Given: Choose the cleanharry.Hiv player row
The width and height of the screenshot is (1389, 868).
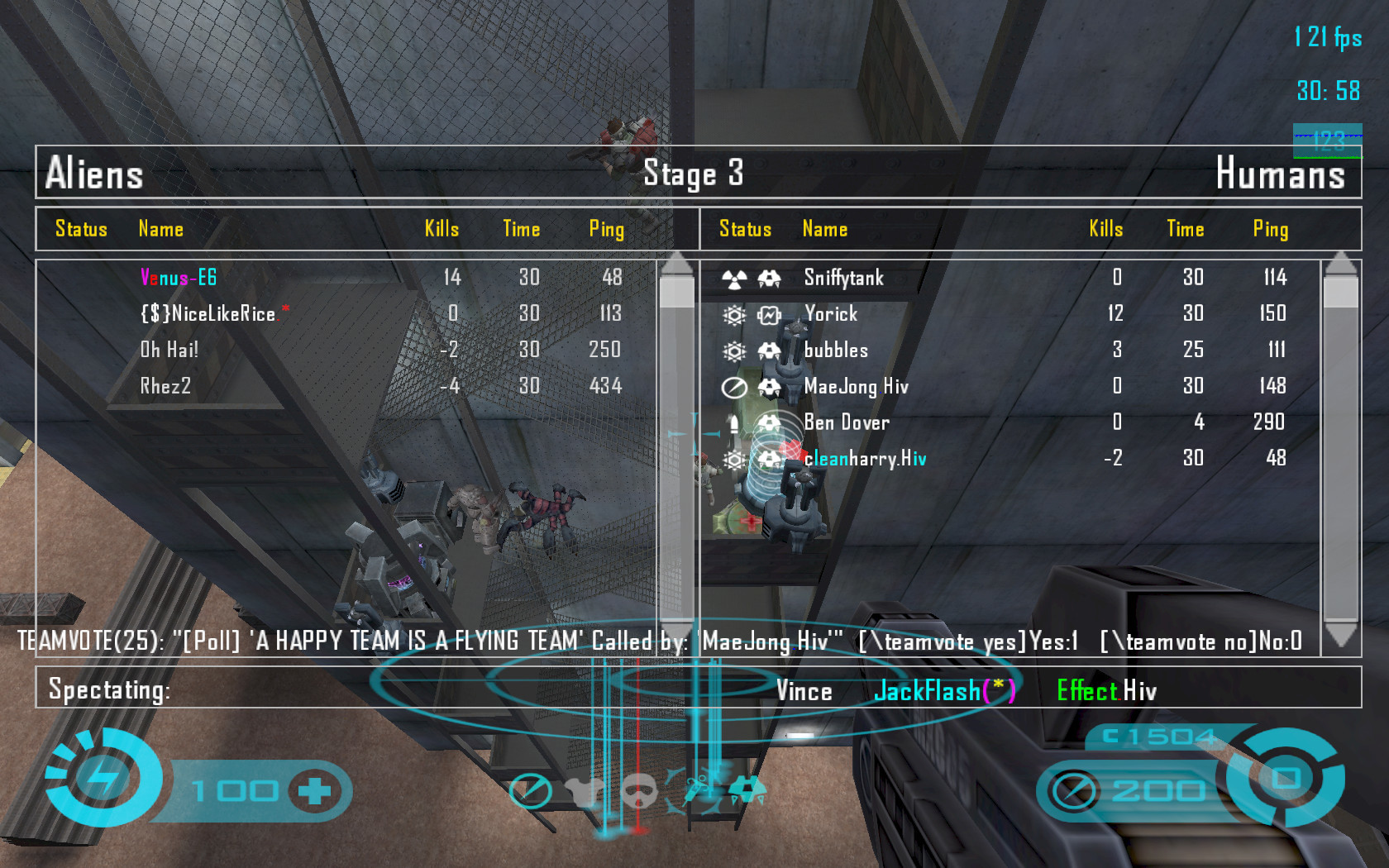Looking at the screenshot, I should (x=865, y=459).
